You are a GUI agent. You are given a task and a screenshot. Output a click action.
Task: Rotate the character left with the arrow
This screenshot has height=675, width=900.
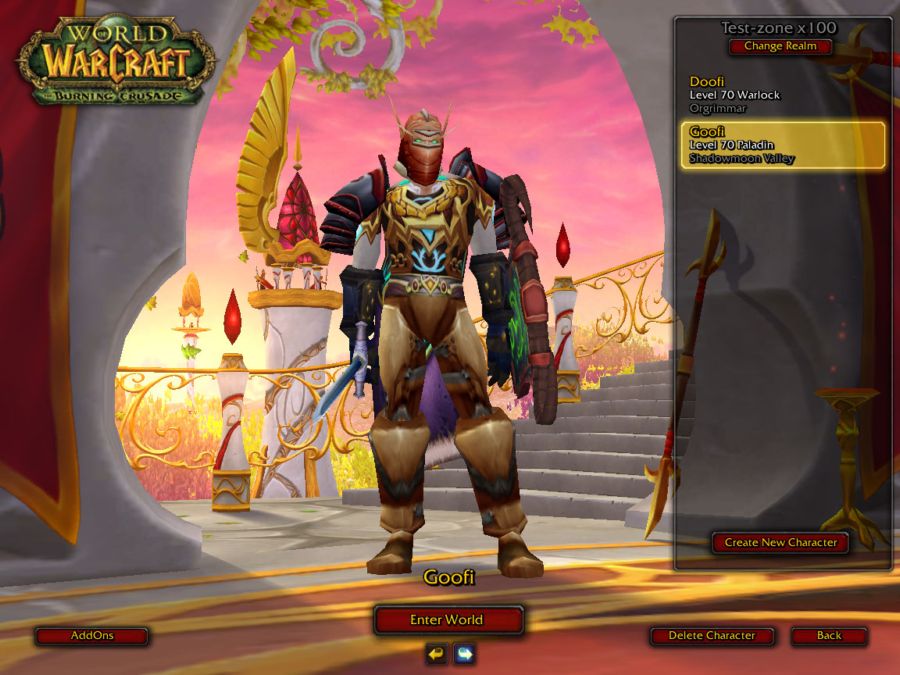(436, 654)
